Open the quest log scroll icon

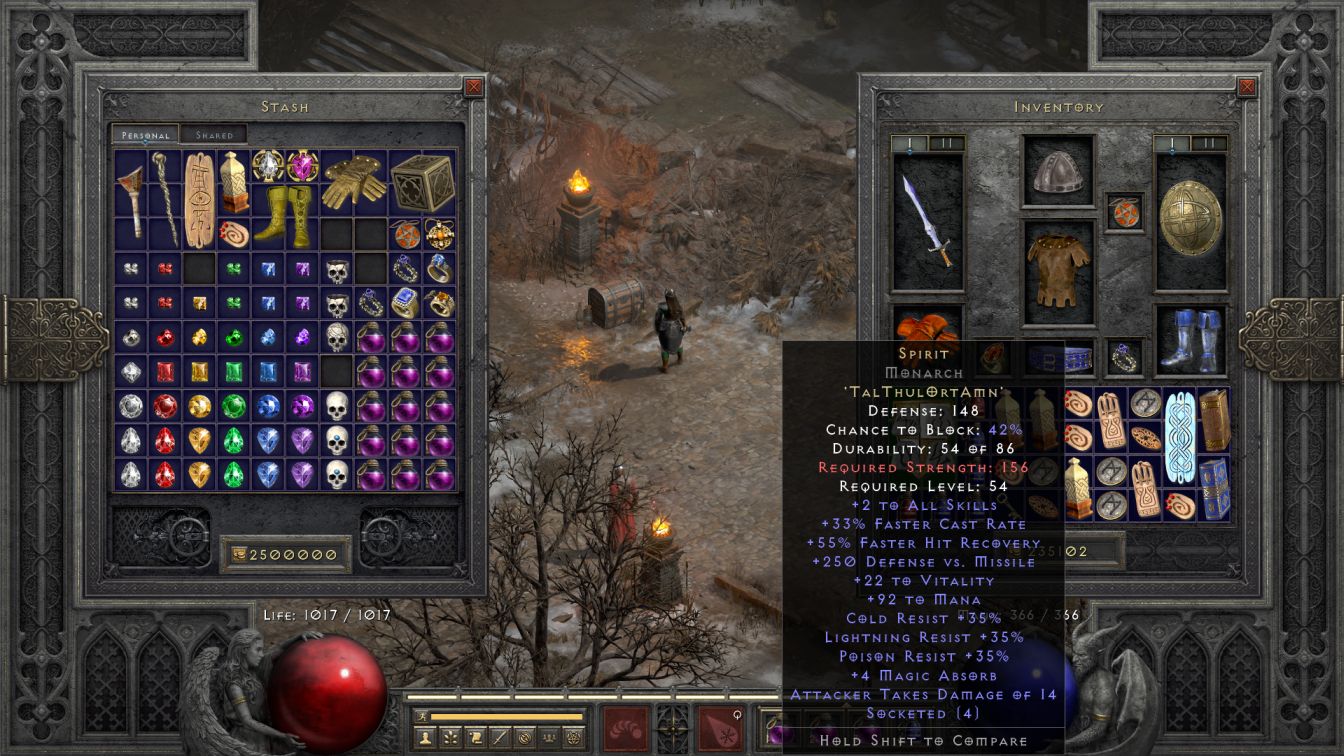coord(476,739)
